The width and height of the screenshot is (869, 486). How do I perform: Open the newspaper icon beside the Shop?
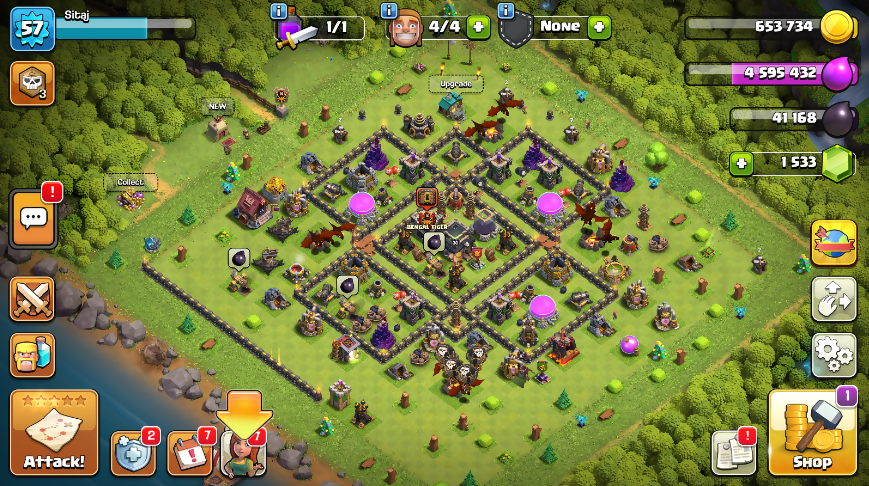[x=733, y=453]
